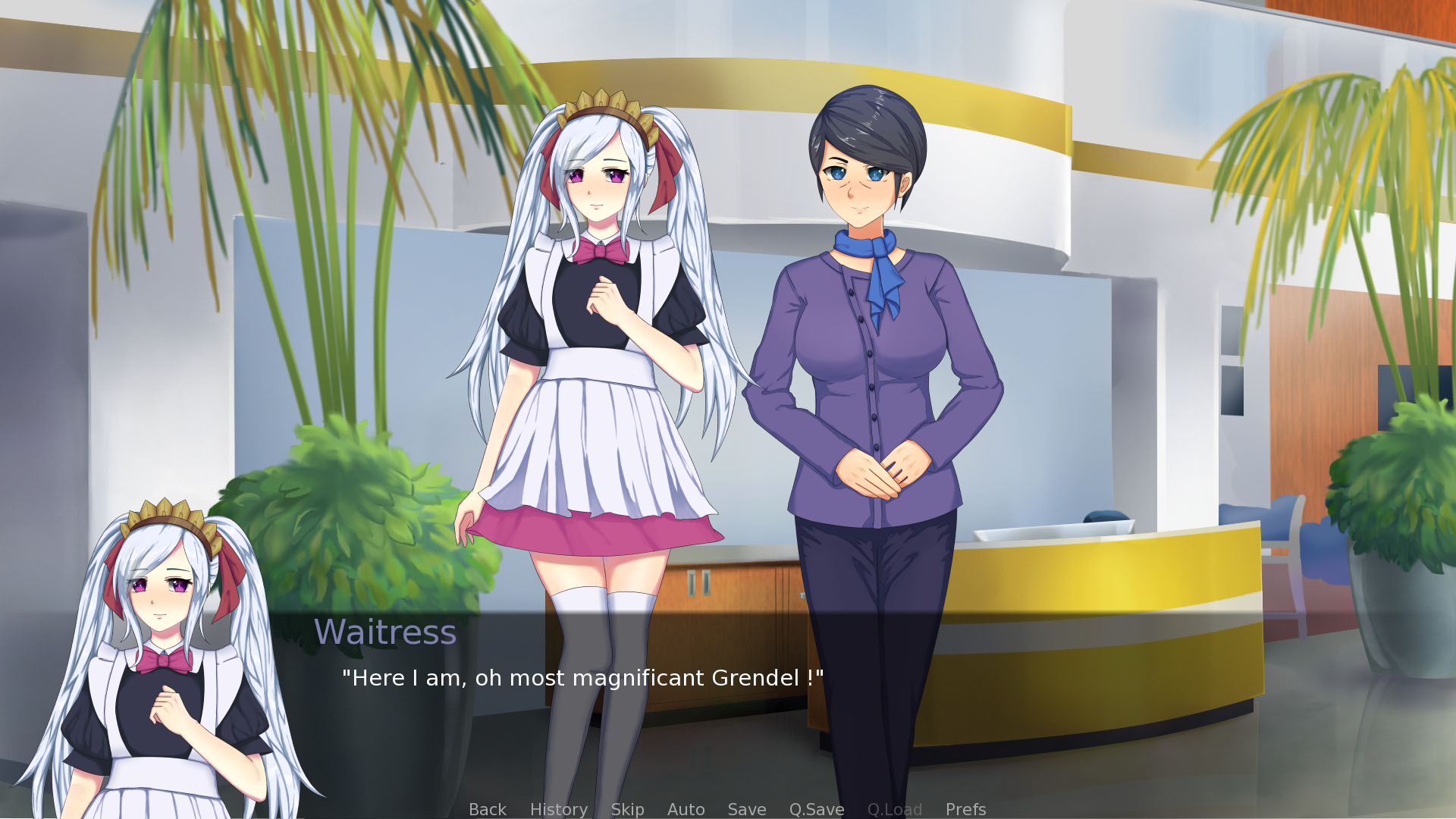1456x819 pixels.
Task: Click Q.Load to restore a quicksave
Action: (895, 809)
